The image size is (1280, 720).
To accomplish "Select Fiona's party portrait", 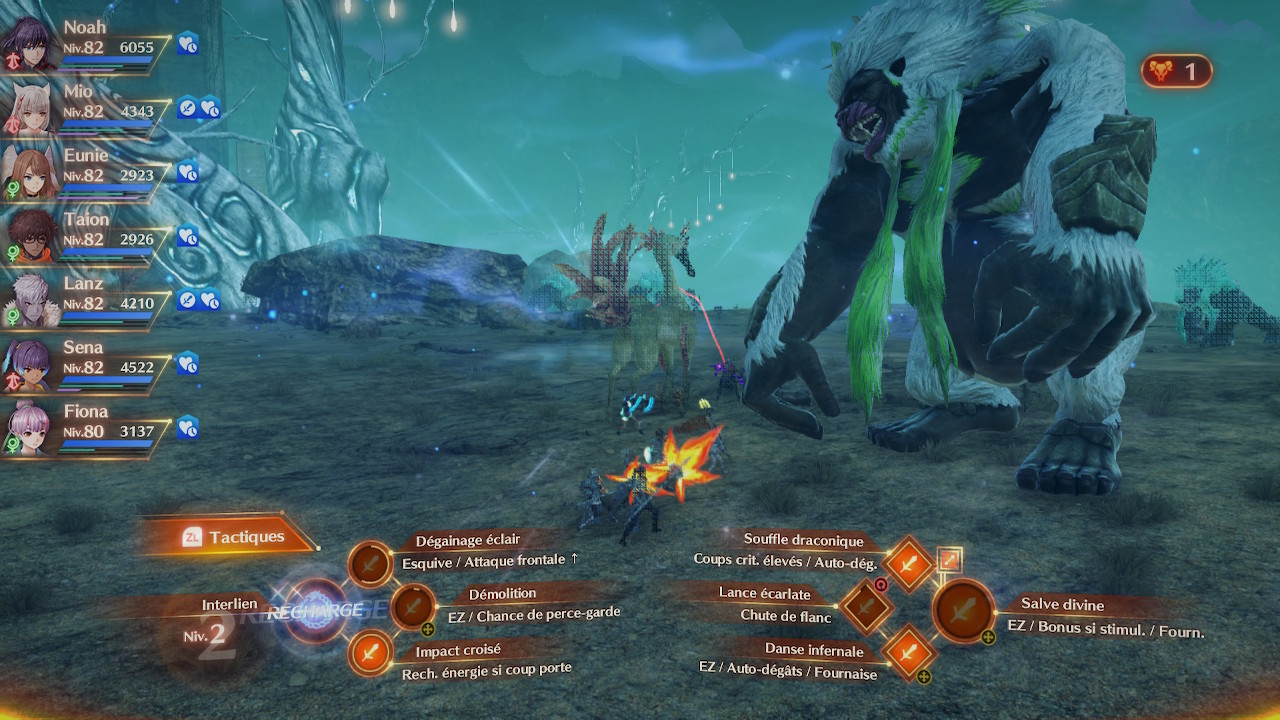I will (x=27, y=427).
